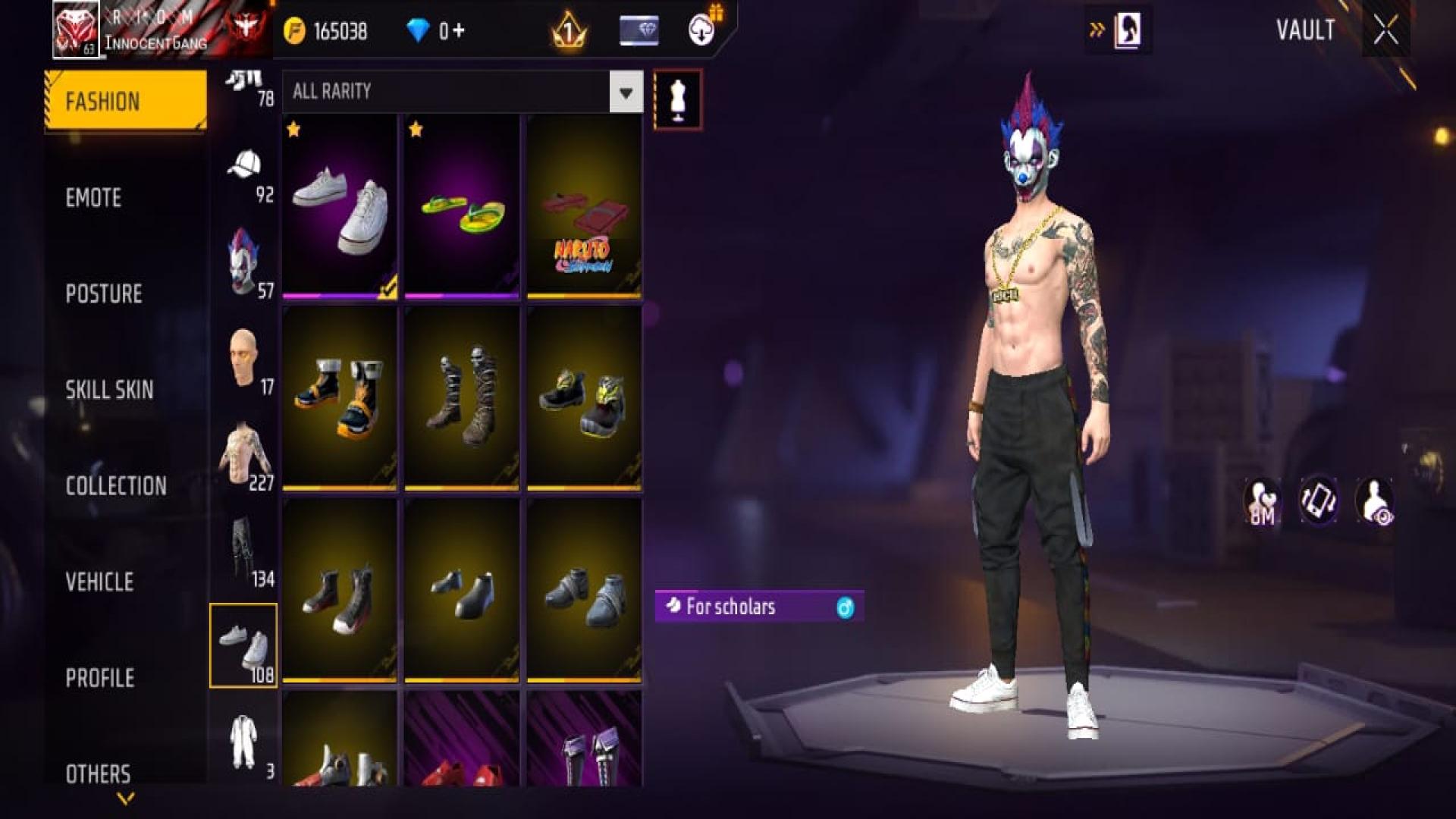This screenshot has width=1456, height=819.
Task: Open the All Rarity dropdown
Action: [x=626, y=93]
